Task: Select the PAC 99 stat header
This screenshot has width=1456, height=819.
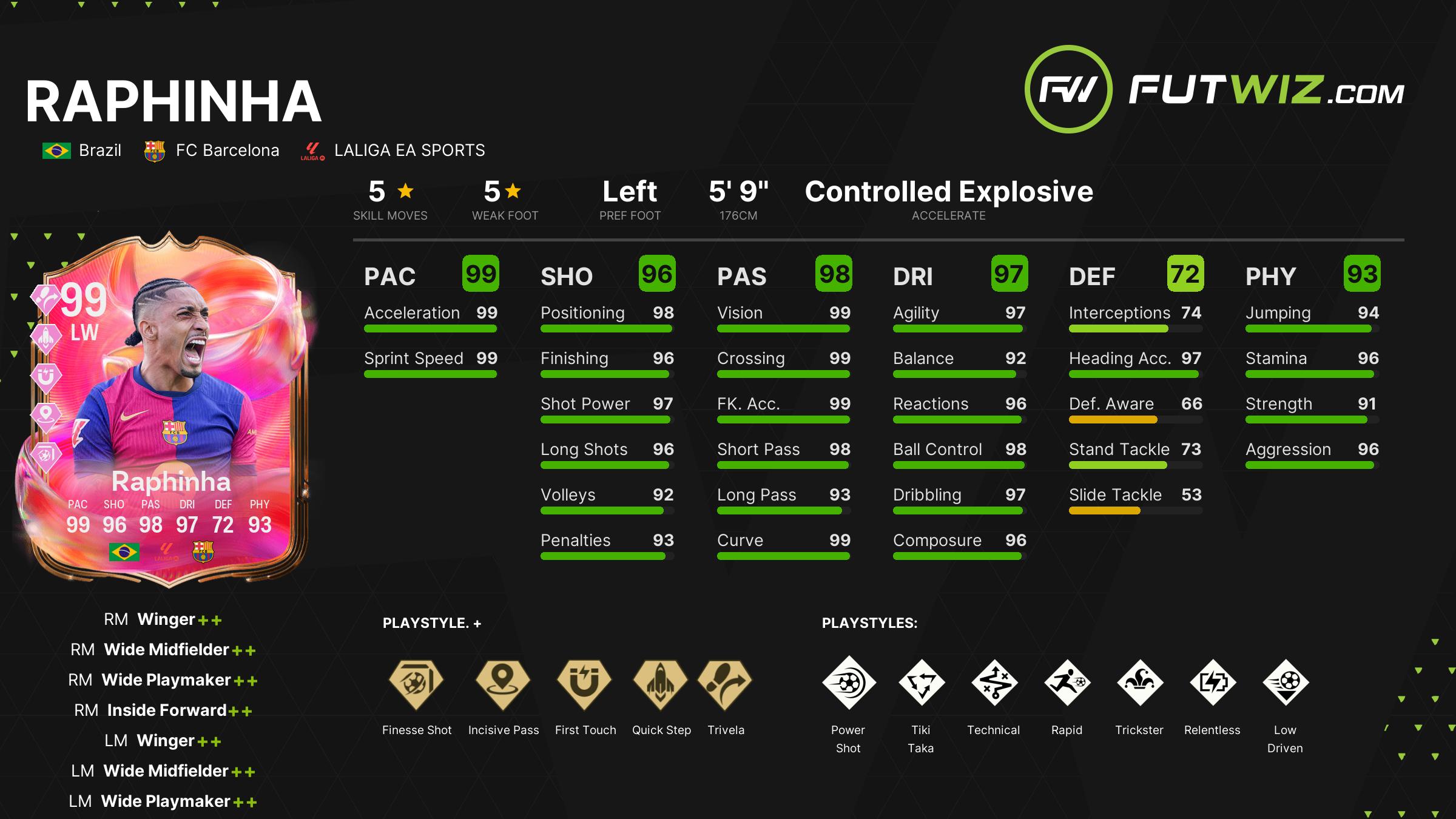Action: [x=431, y=275]
